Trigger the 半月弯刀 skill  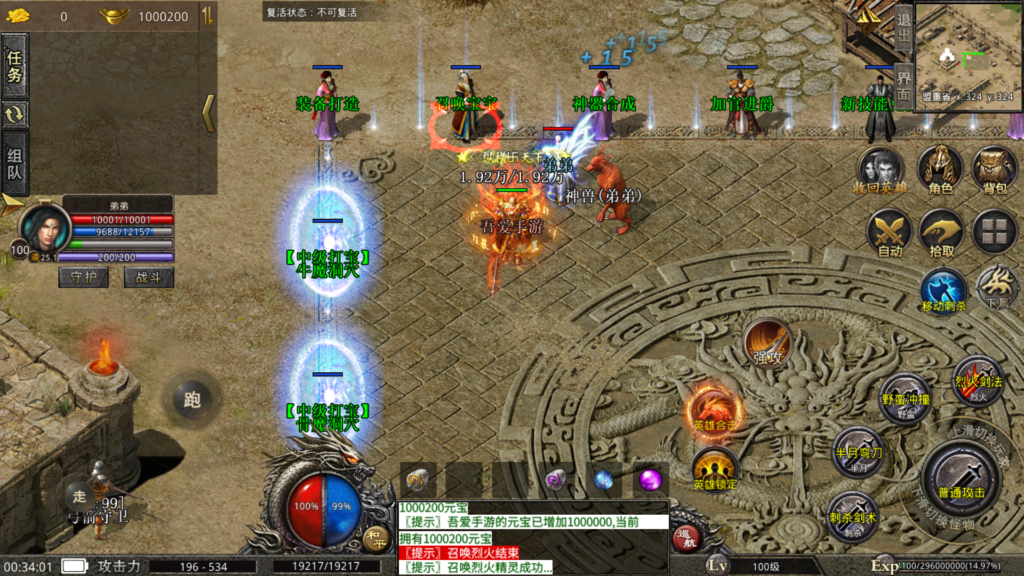[858, 451]
